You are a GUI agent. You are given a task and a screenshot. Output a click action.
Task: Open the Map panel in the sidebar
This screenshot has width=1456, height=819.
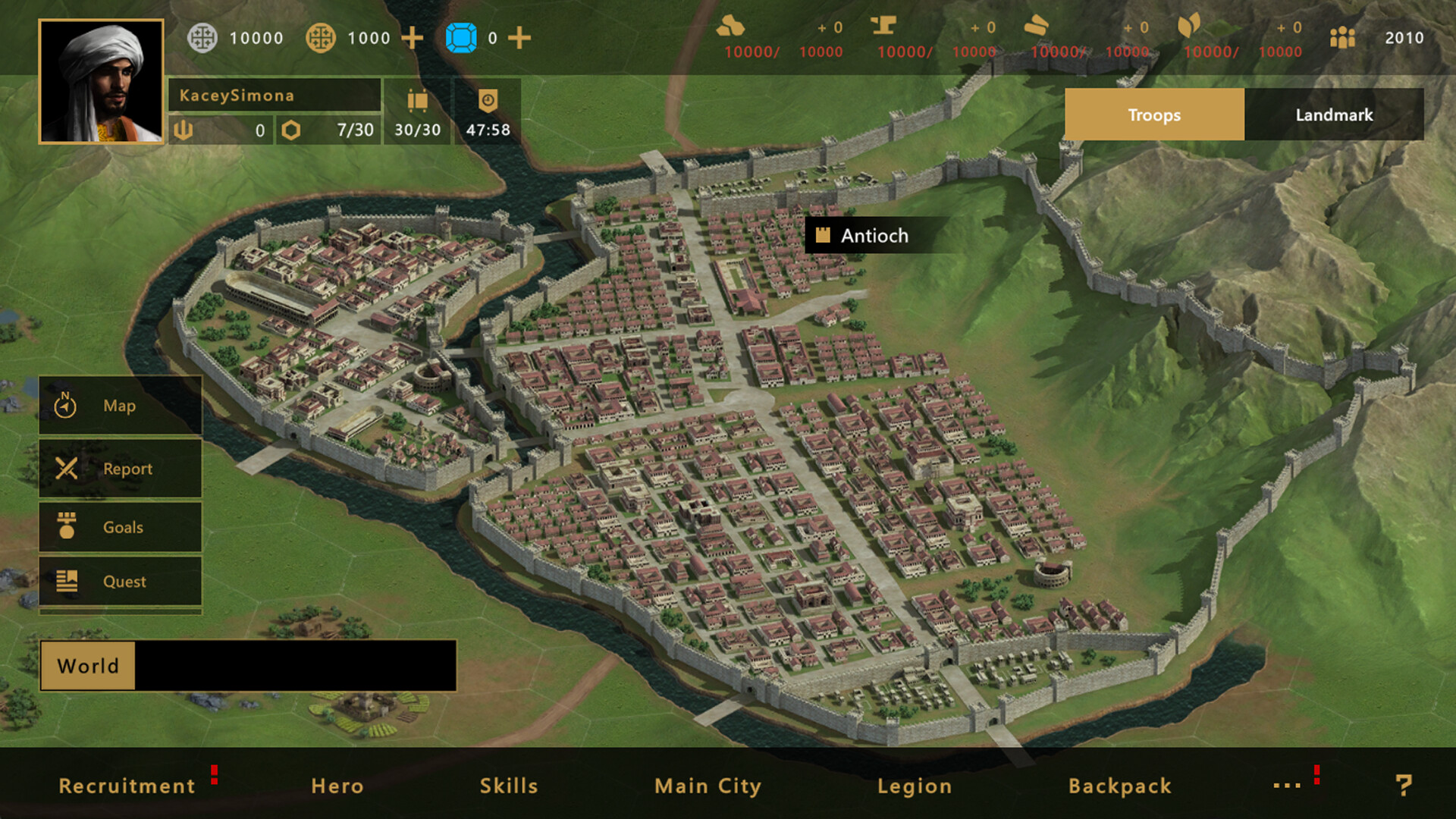pyautogui.click(x=118, y=405)
